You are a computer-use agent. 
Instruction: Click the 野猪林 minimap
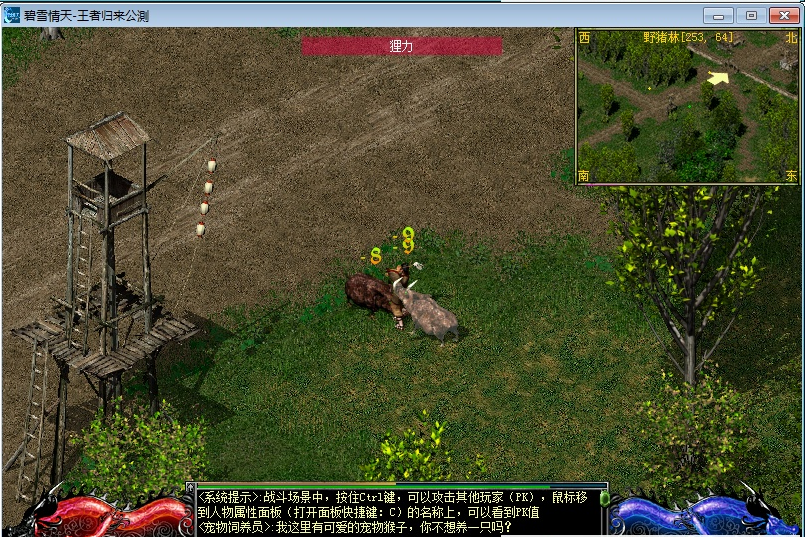(687, 106)
